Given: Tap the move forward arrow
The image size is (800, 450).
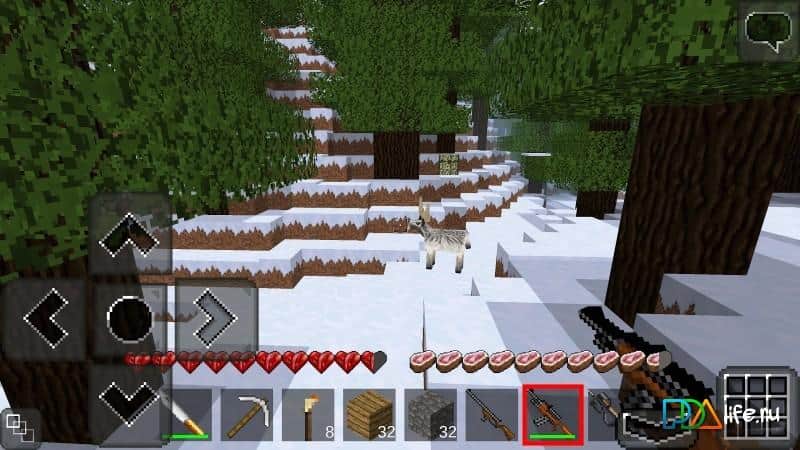Looking at the screenshot, I should [x=128, y=236].
